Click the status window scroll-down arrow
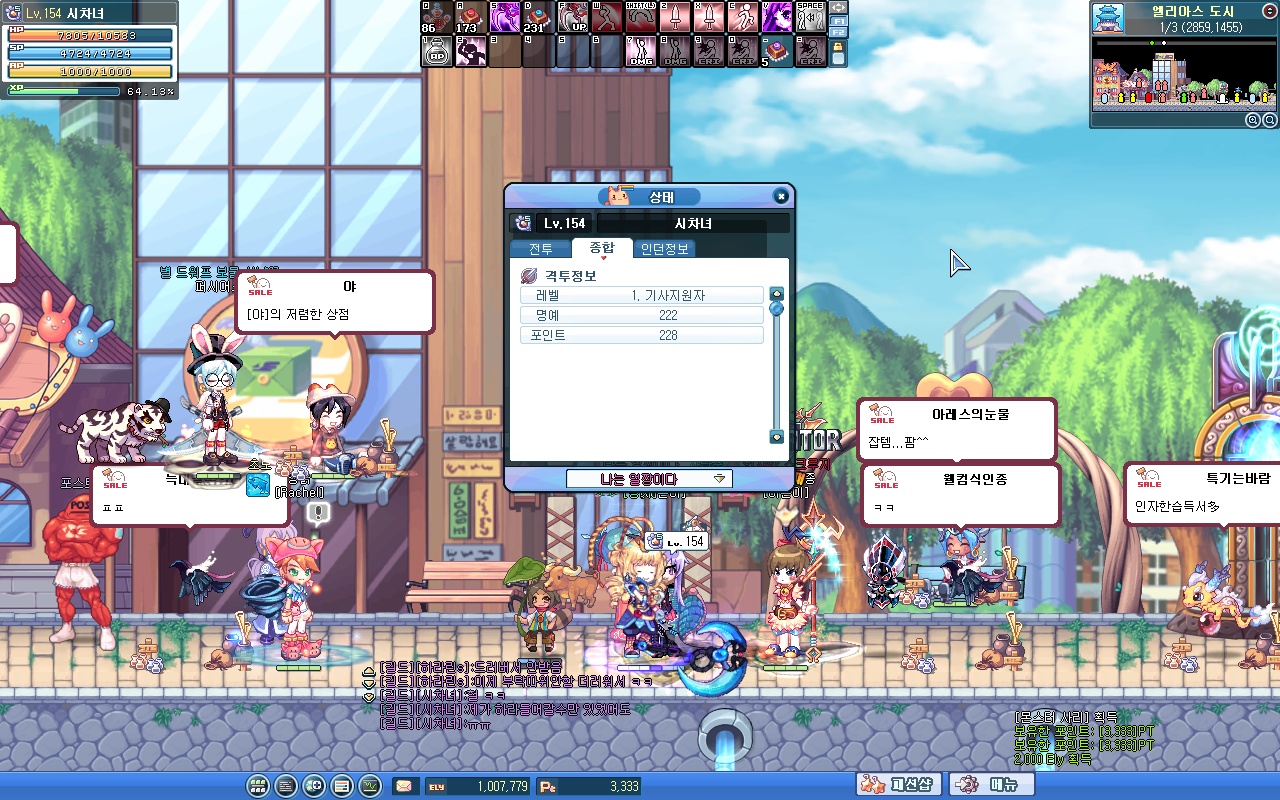The width and height of the screenshot is (1280, 800). (x=776, y=437)
